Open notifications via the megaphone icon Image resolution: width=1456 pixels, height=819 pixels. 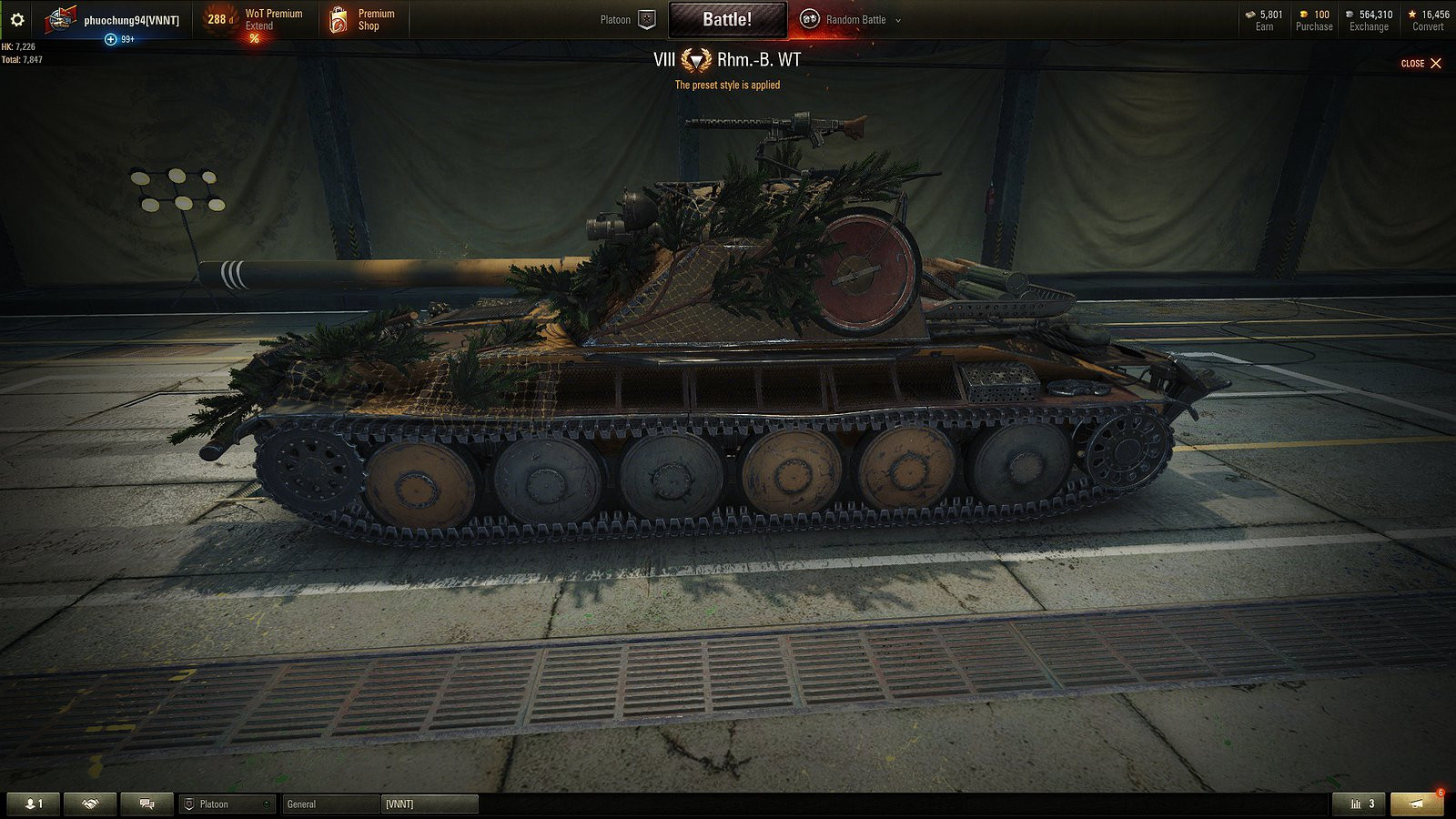(x=1417, y=804)
